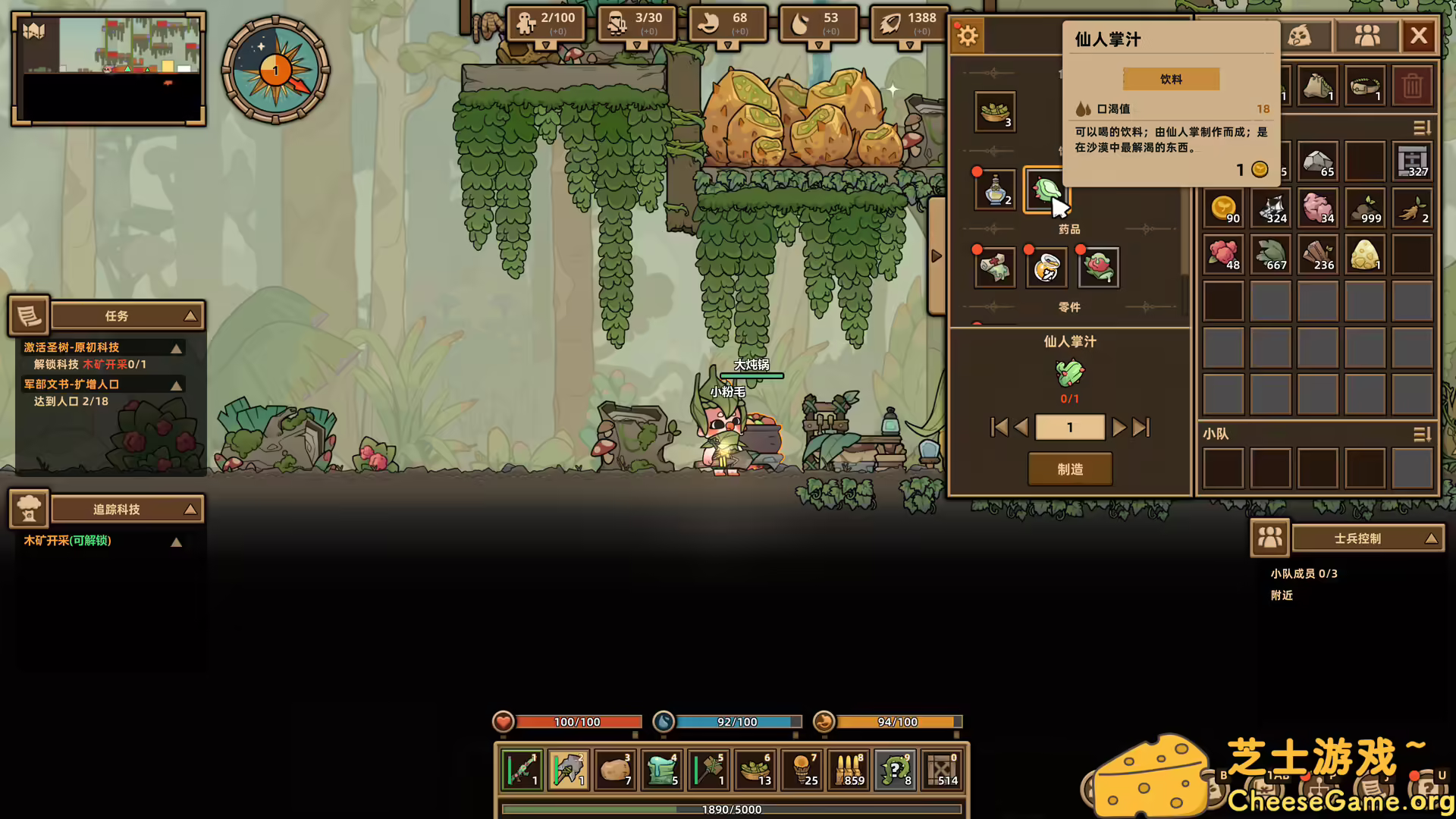Click the bandage recipe icon in 药品 section
This screenshot has width=1456, height=819.
coord(994,267)
